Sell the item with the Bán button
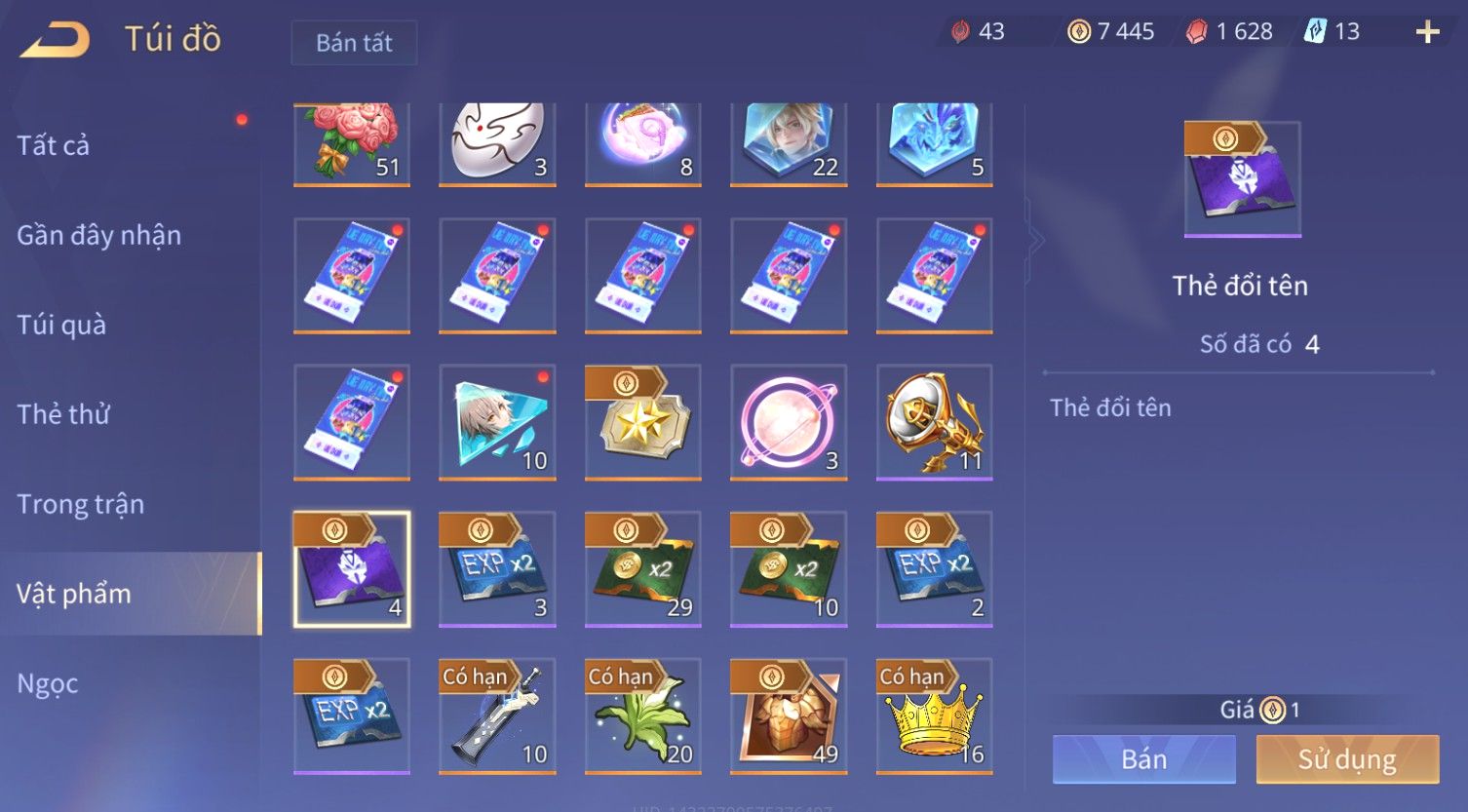 click(x=1143, y=759)
